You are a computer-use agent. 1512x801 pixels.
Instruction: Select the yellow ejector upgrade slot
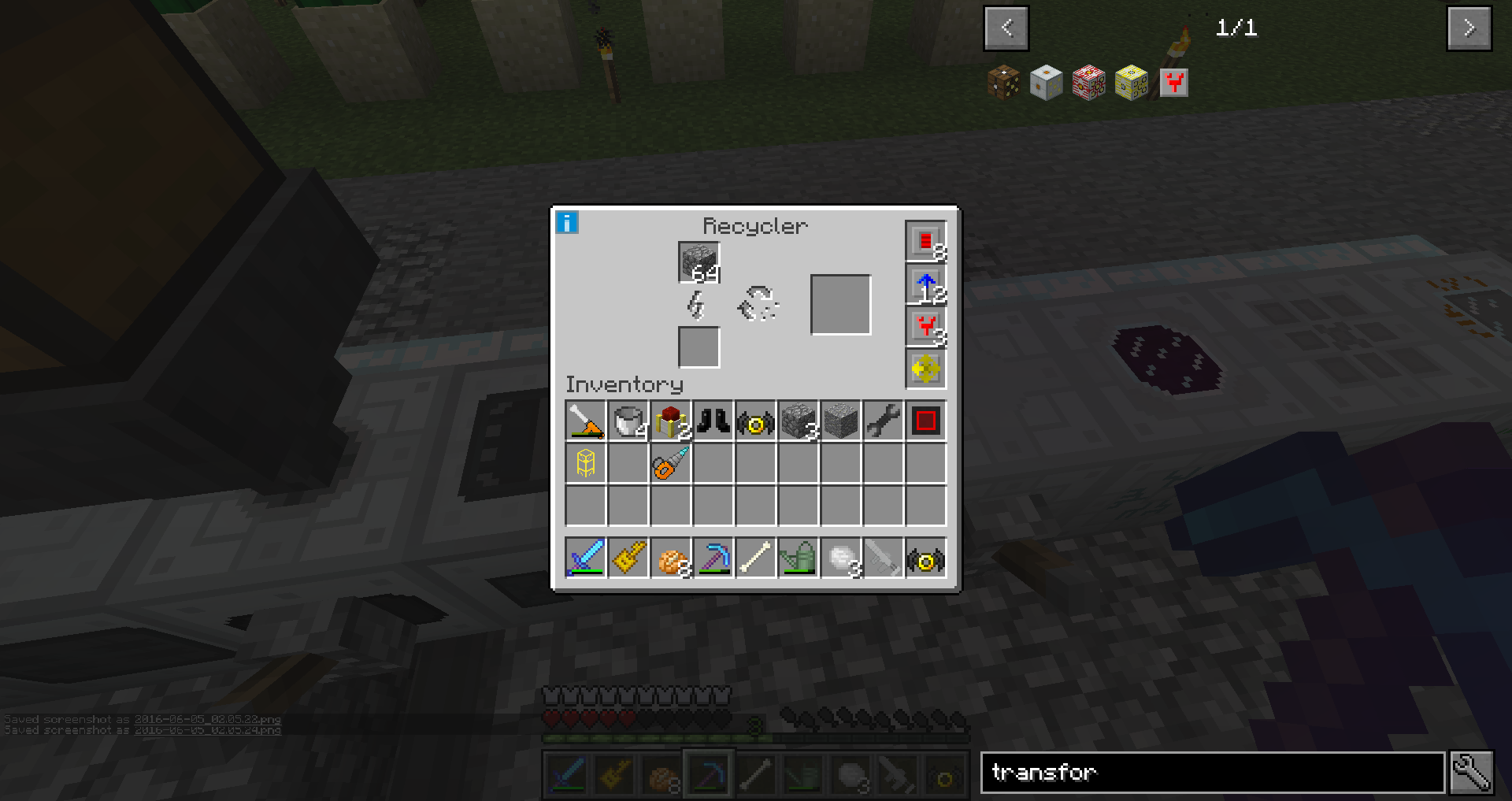click(x=925, y=369)
